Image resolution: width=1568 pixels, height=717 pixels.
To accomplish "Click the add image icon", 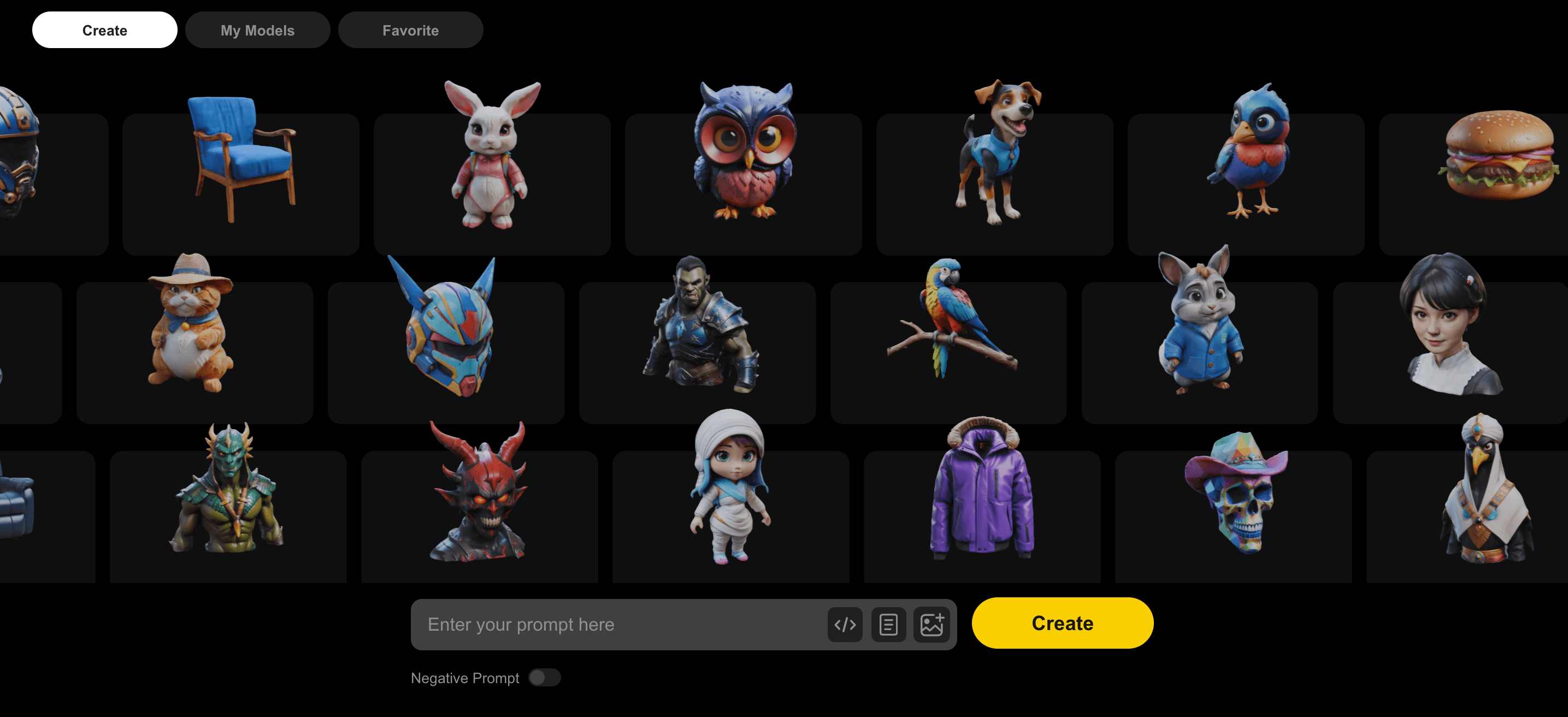I will (932, 625).
